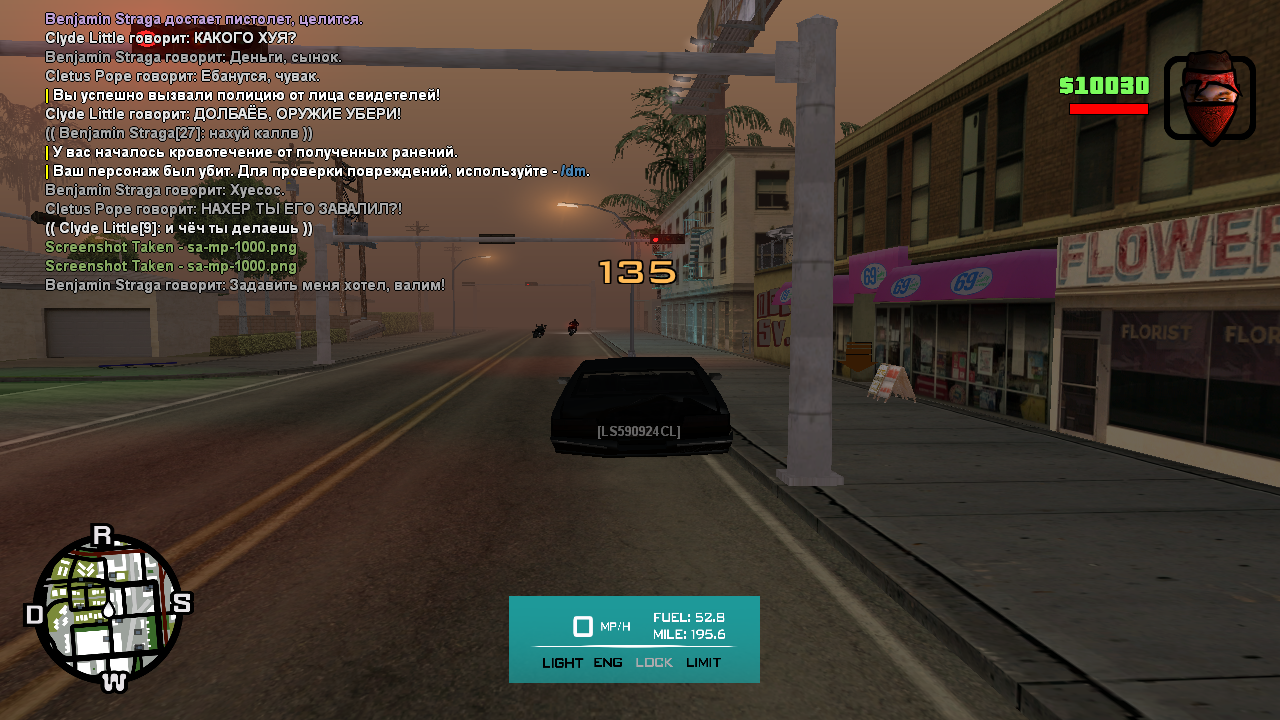
Task: Toggle the LIGHT indicator on the speedometer
Action: click(562, 663)
